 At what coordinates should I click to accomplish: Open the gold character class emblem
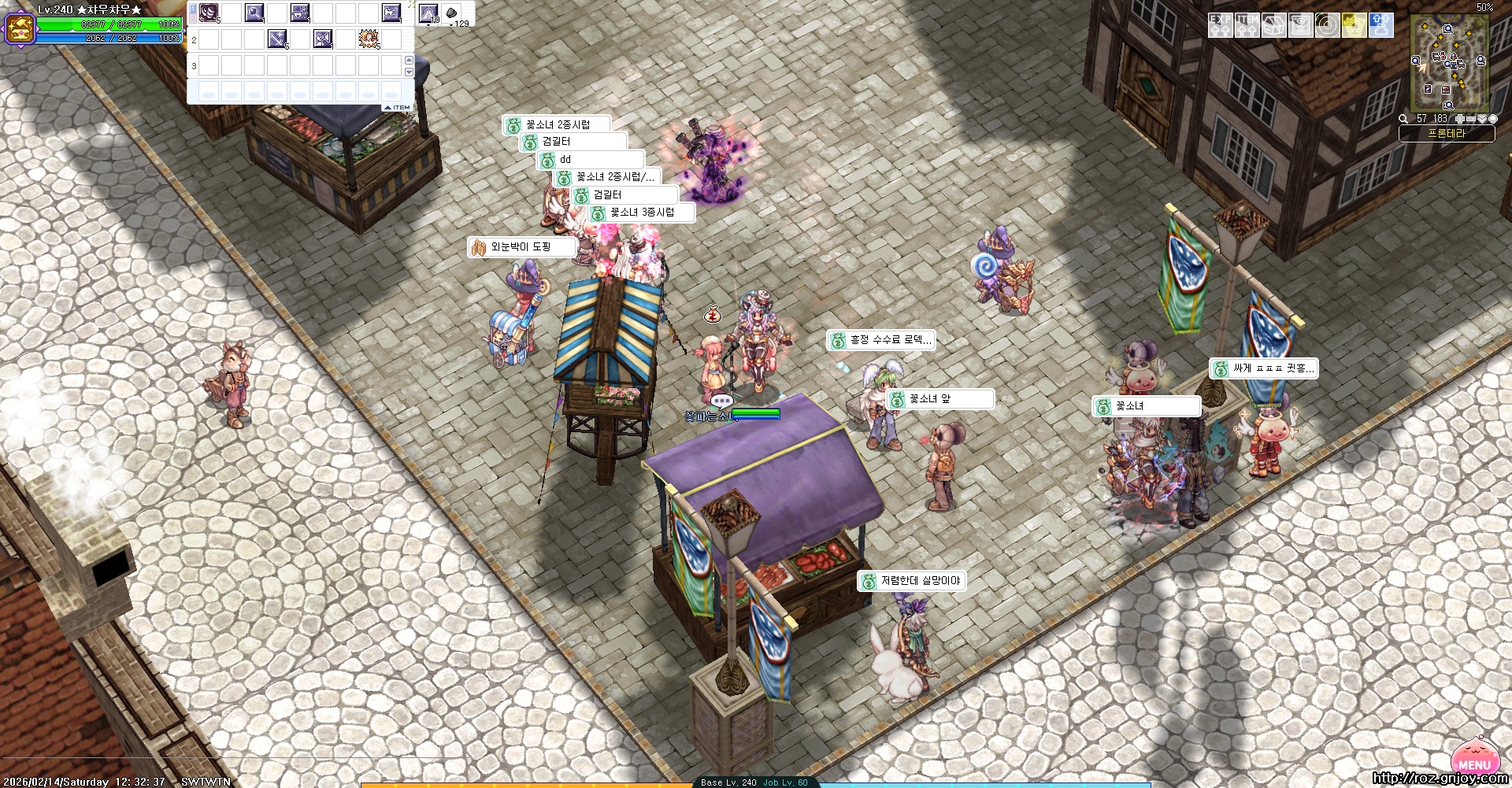click(x=19, y=28)
